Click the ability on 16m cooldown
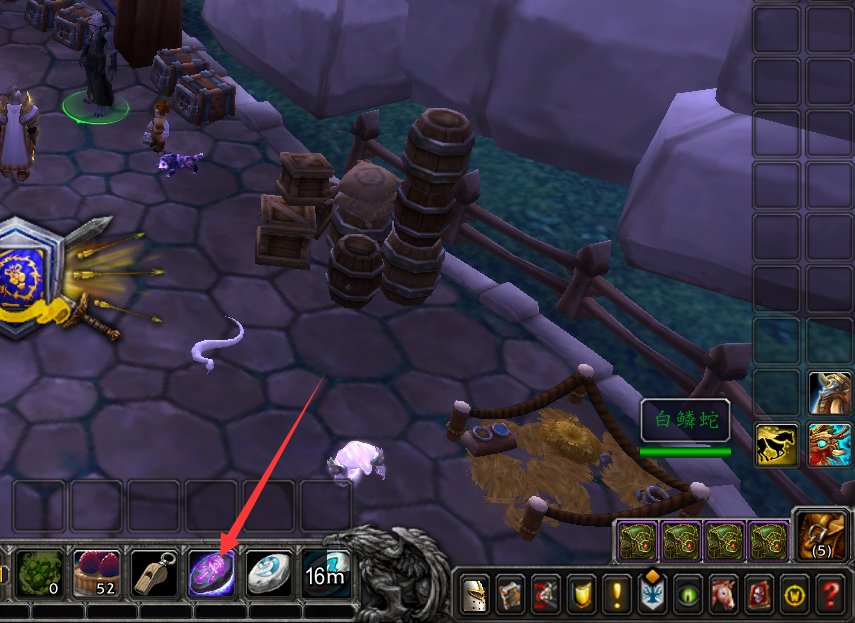The image size is (855, 623). click(325, 573)
